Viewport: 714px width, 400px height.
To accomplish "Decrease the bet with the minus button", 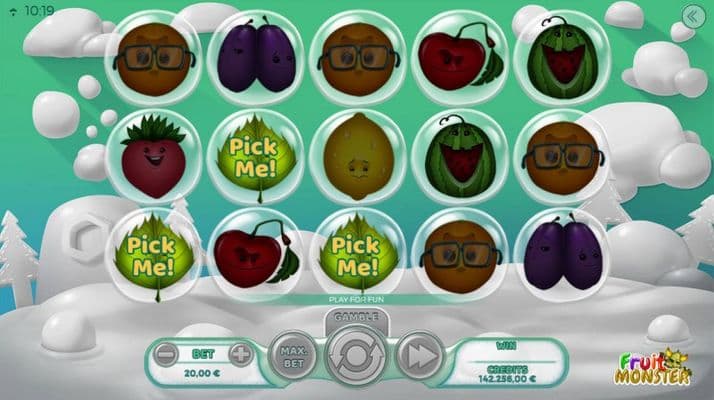I will [167, 354].
